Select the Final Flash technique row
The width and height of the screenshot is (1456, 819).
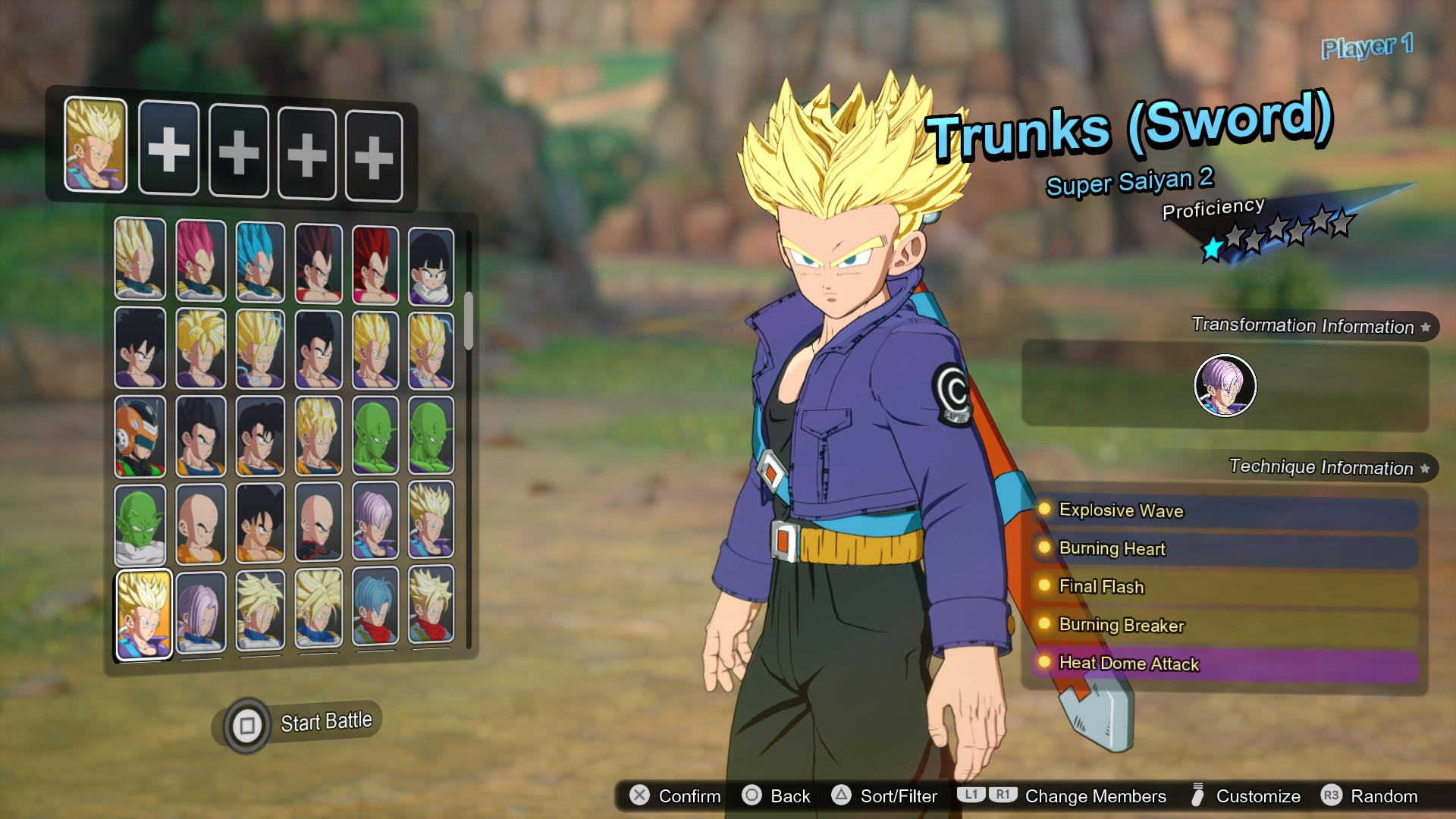(x=1224, y=587)
